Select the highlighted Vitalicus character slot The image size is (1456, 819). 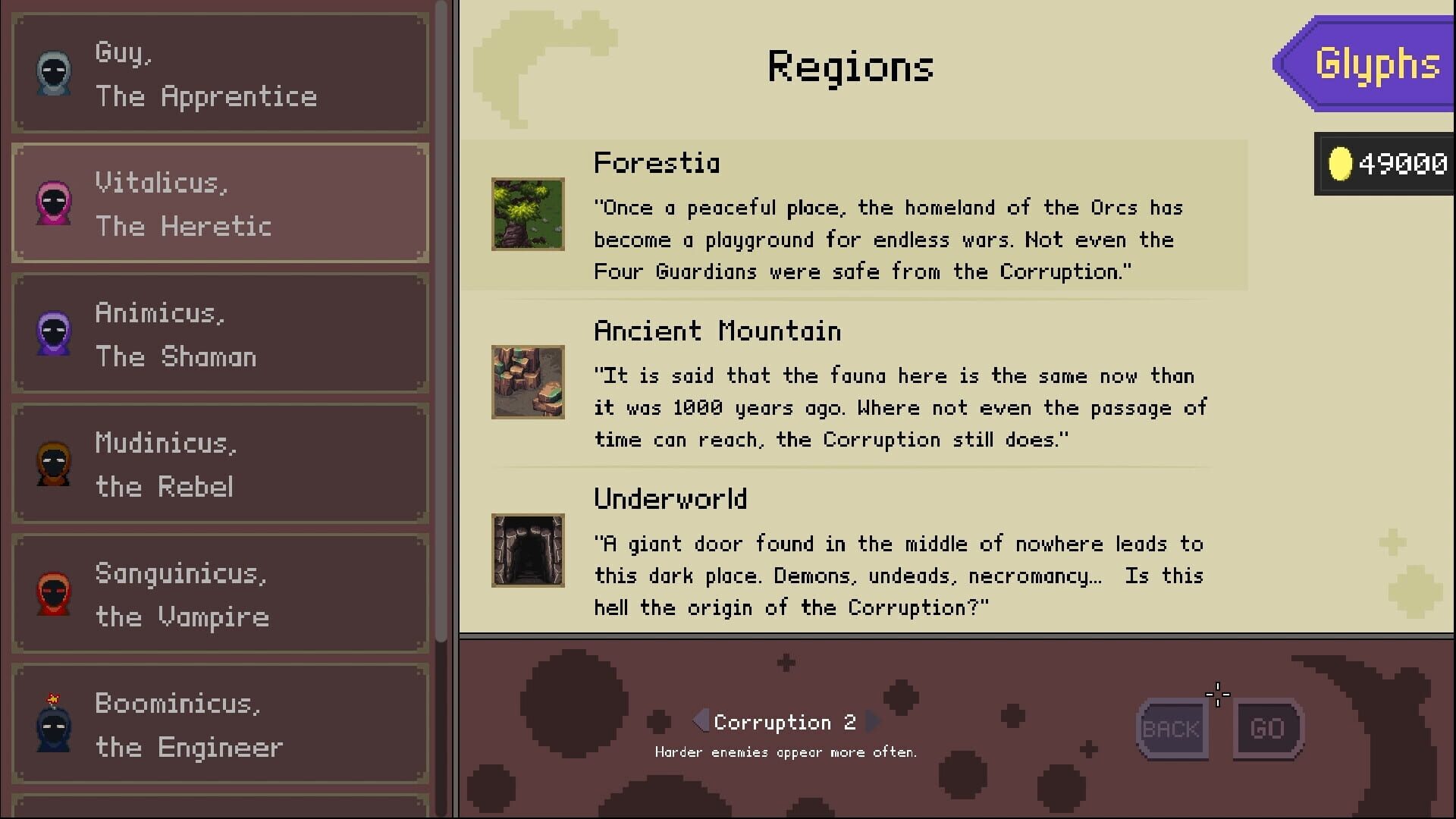coord(220,202)
